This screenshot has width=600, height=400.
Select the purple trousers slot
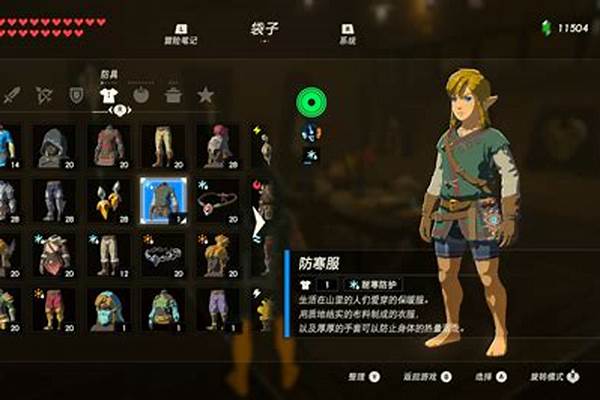(x=215, y=308)
